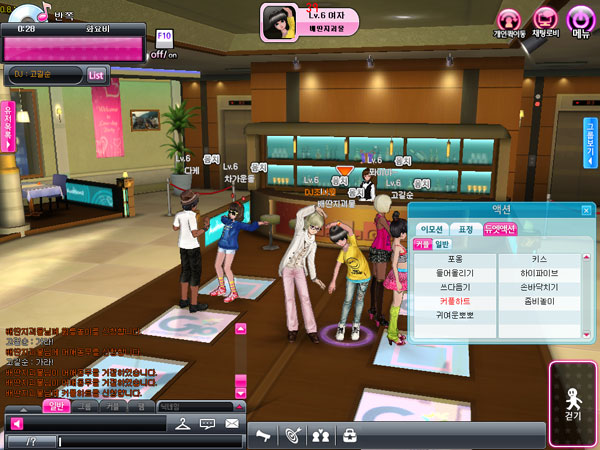Screen dimensions: 600x450
Task: Switch chat to the 일반 tab
Action: tap(56, 406)
